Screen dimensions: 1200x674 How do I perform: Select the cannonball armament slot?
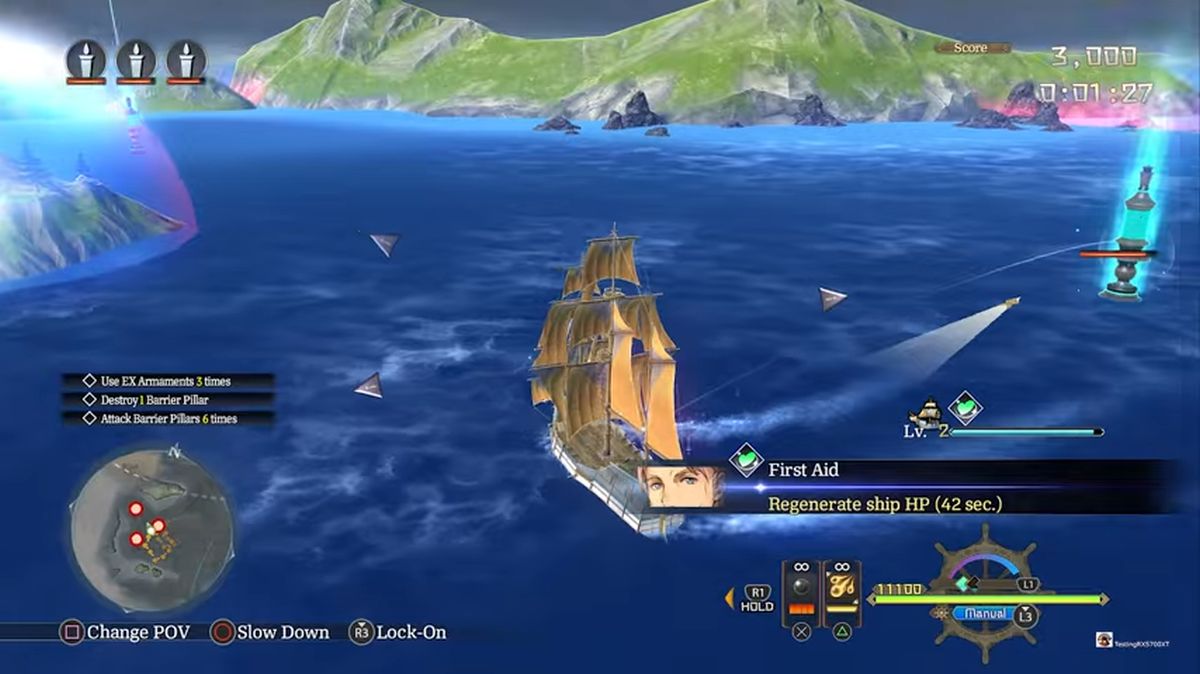coord(801,592)
